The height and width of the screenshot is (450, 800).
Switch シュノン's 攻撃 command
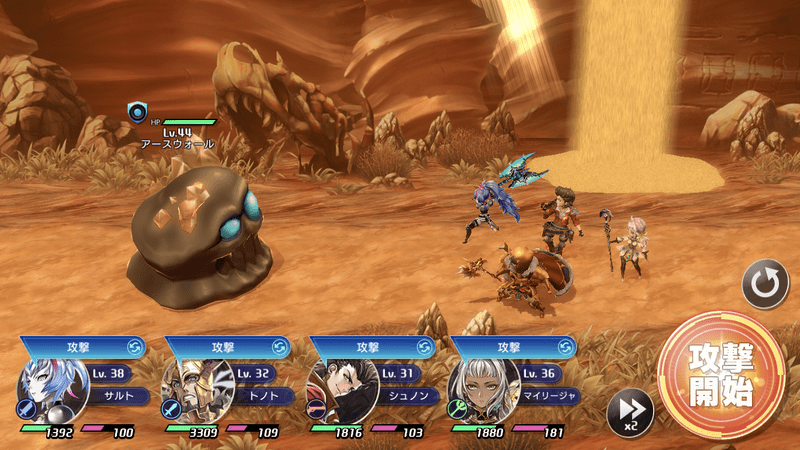[423, 347]
